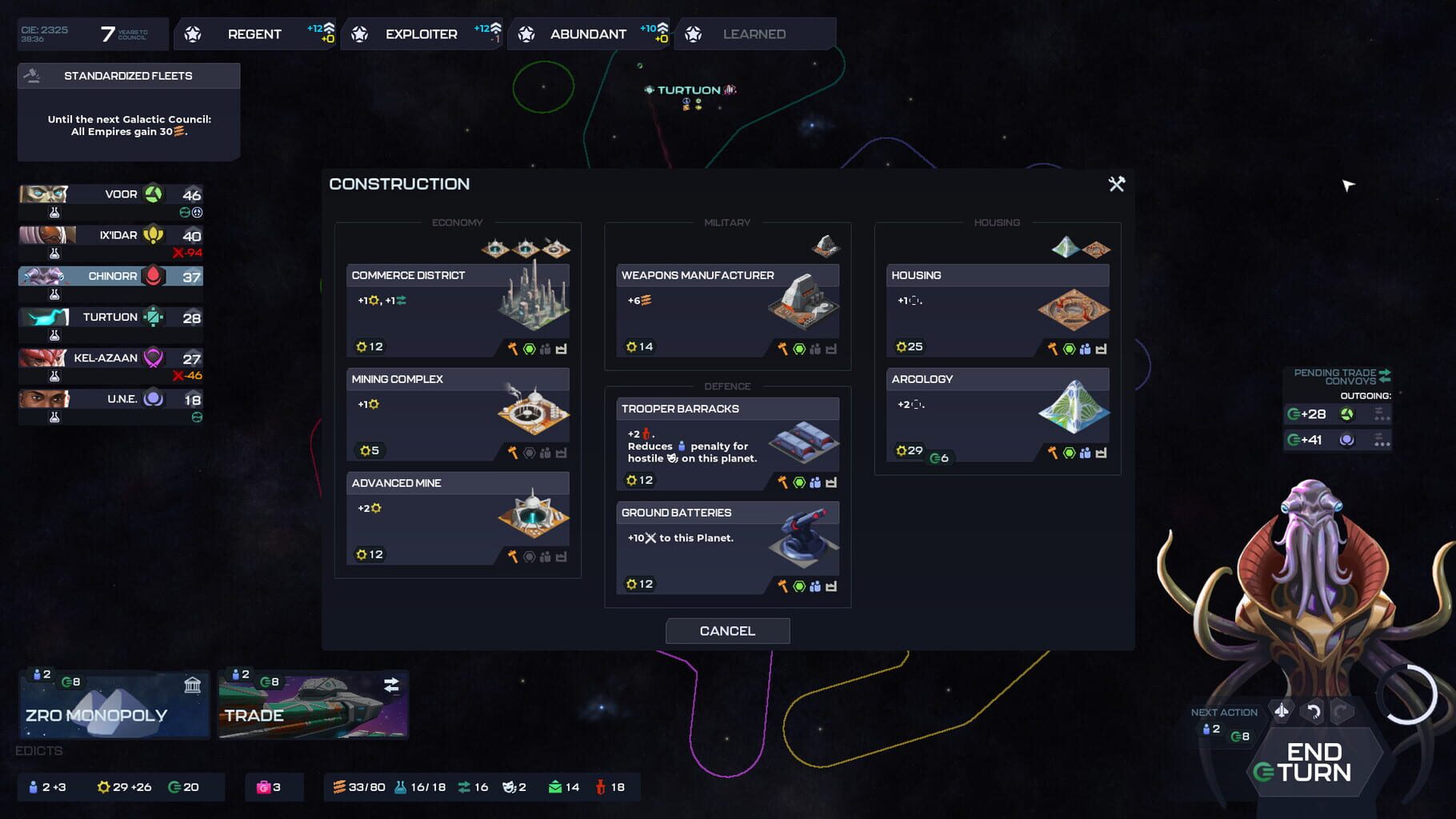Click the research flask icon in the bottom status bar
Image resolution: width=1456 pixels, height=819 pixels.
point(398,786)
